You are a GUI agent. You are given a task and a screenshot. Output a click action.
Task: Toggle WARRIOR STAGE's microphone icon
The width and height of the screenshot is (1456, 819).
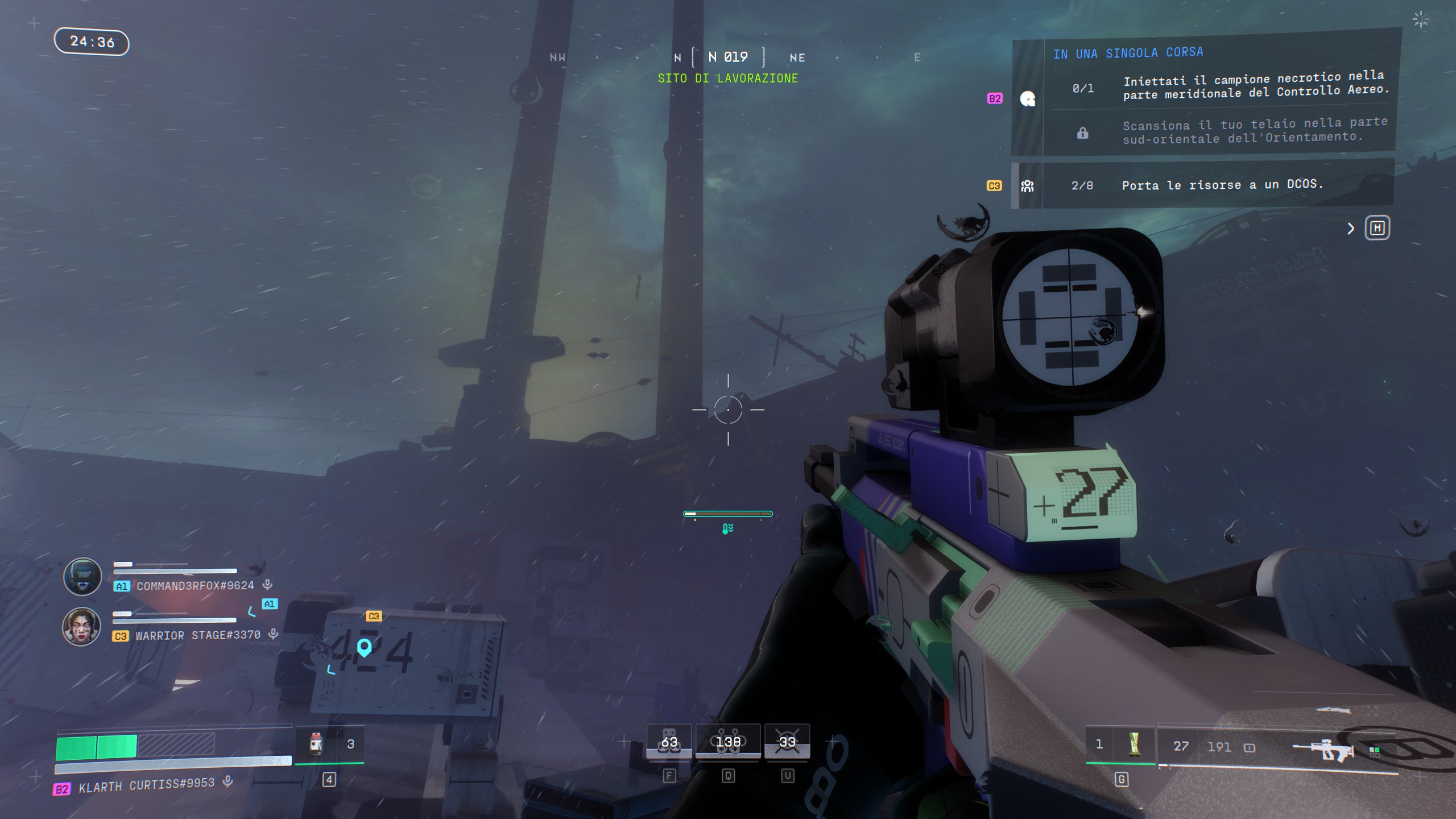(274, 634)
